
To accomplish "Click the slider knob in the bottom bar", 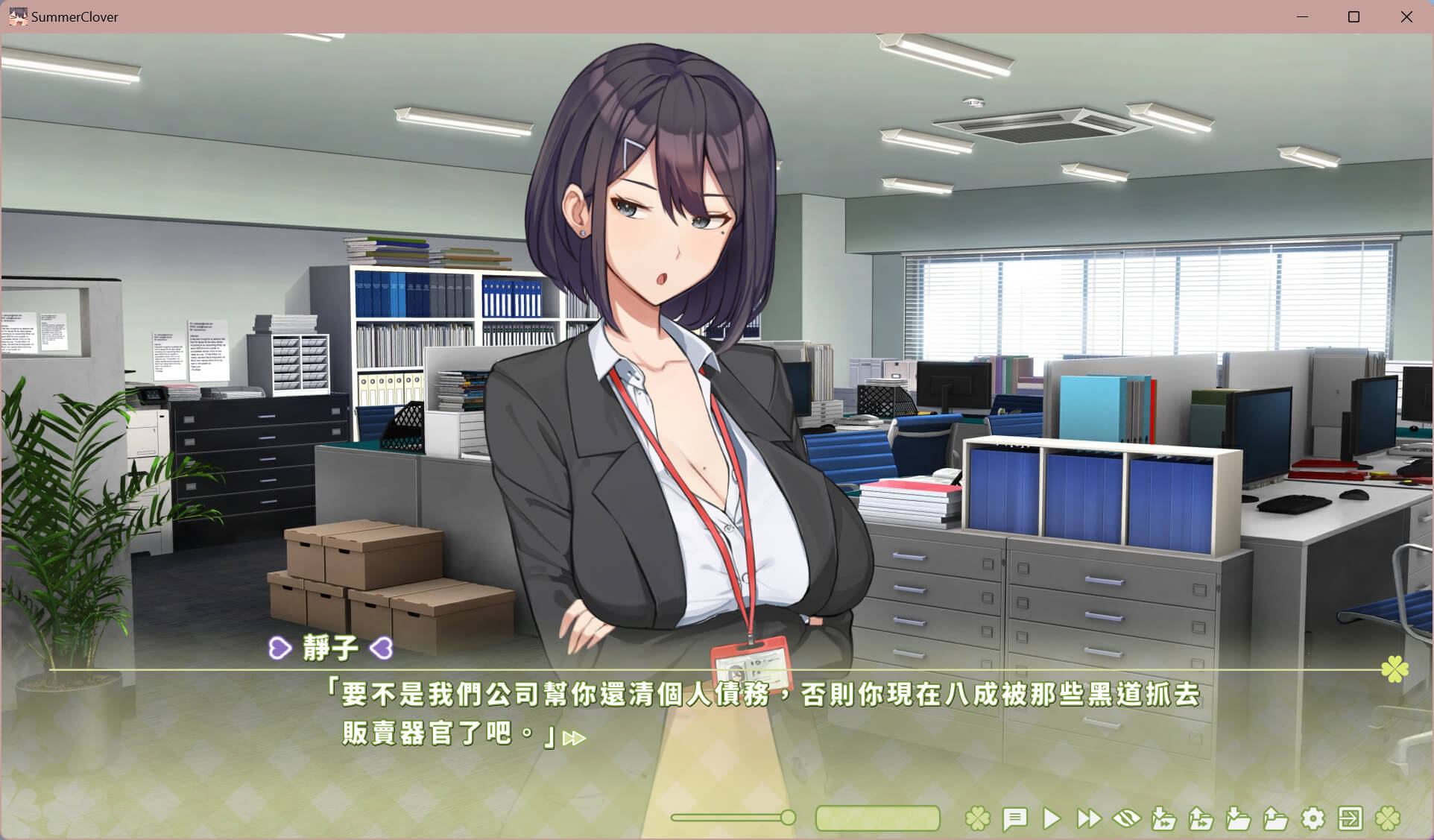I will (x=788, y=818).
